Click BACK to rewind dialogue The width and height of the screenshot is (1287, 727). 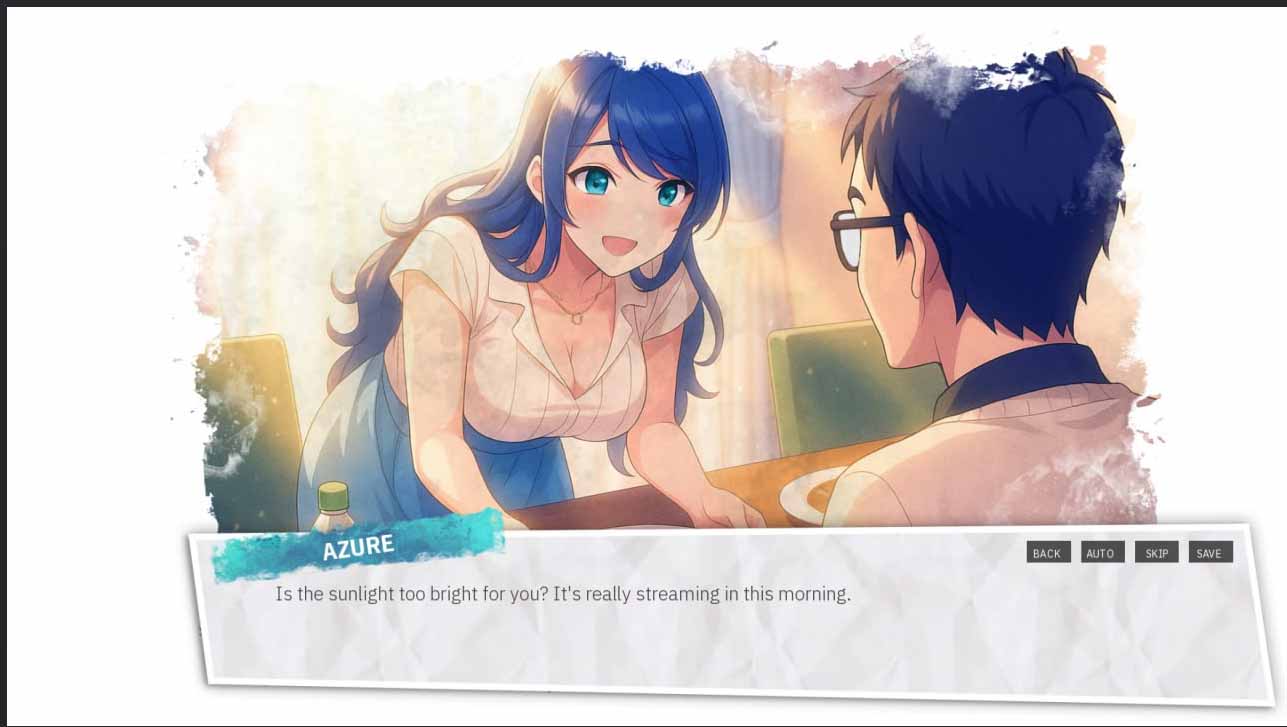coord(1047,551)
